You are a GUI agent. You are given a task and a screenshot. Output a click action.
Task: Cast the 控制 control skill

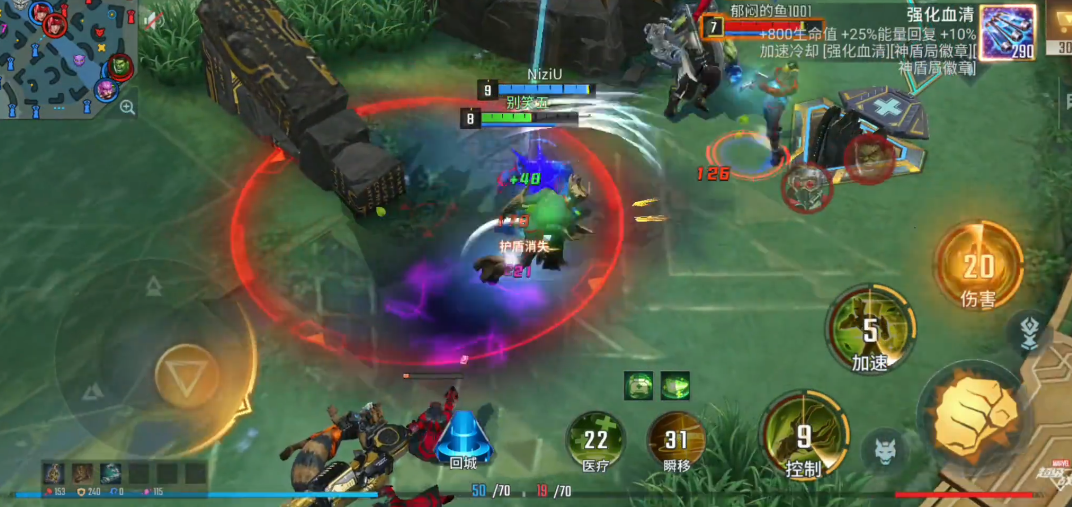coord(803,437)
